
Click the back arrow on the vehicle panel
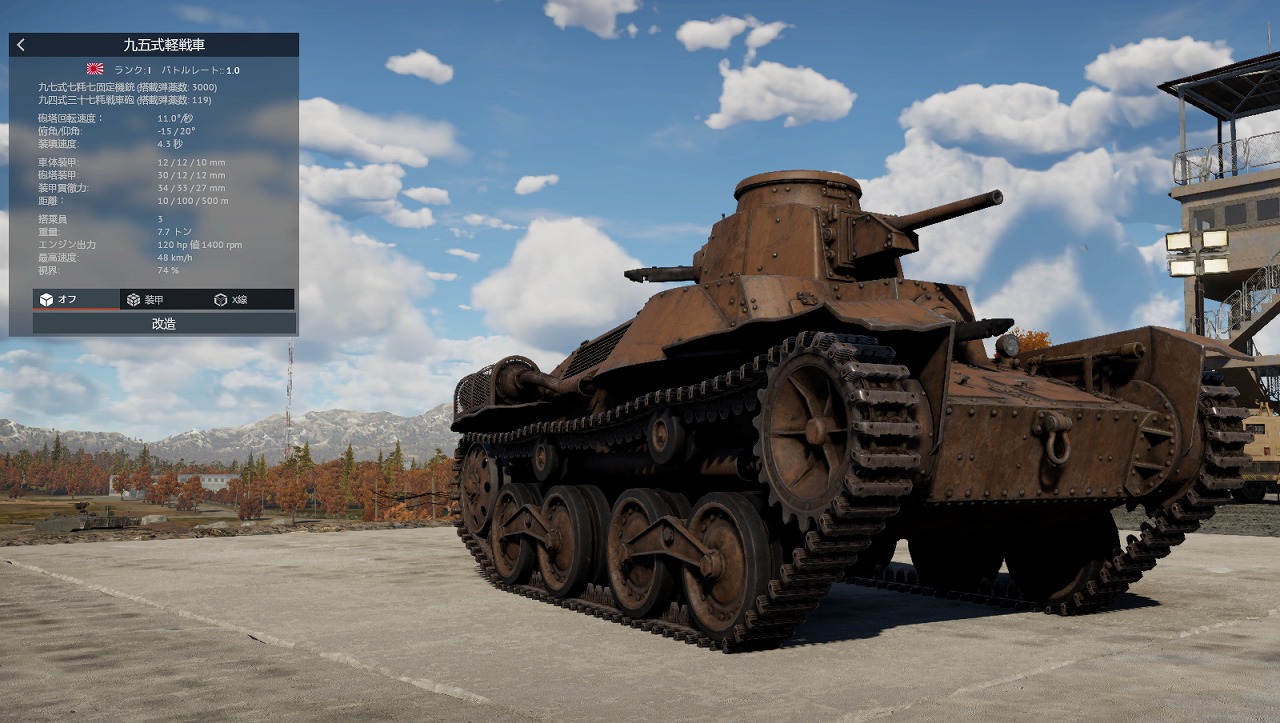pos(20,44)
